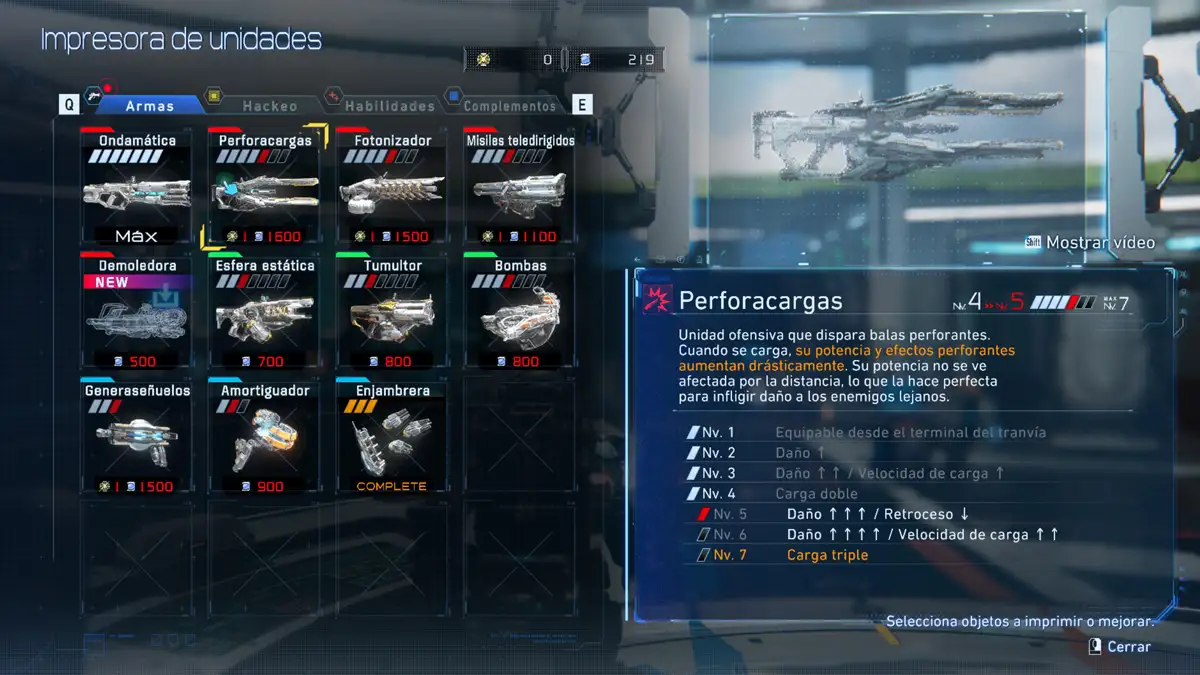Image resolution: width=1200 pixels, height=675 pixels.
Task: Switch to the Armas tab
Action: pos(150,105)
